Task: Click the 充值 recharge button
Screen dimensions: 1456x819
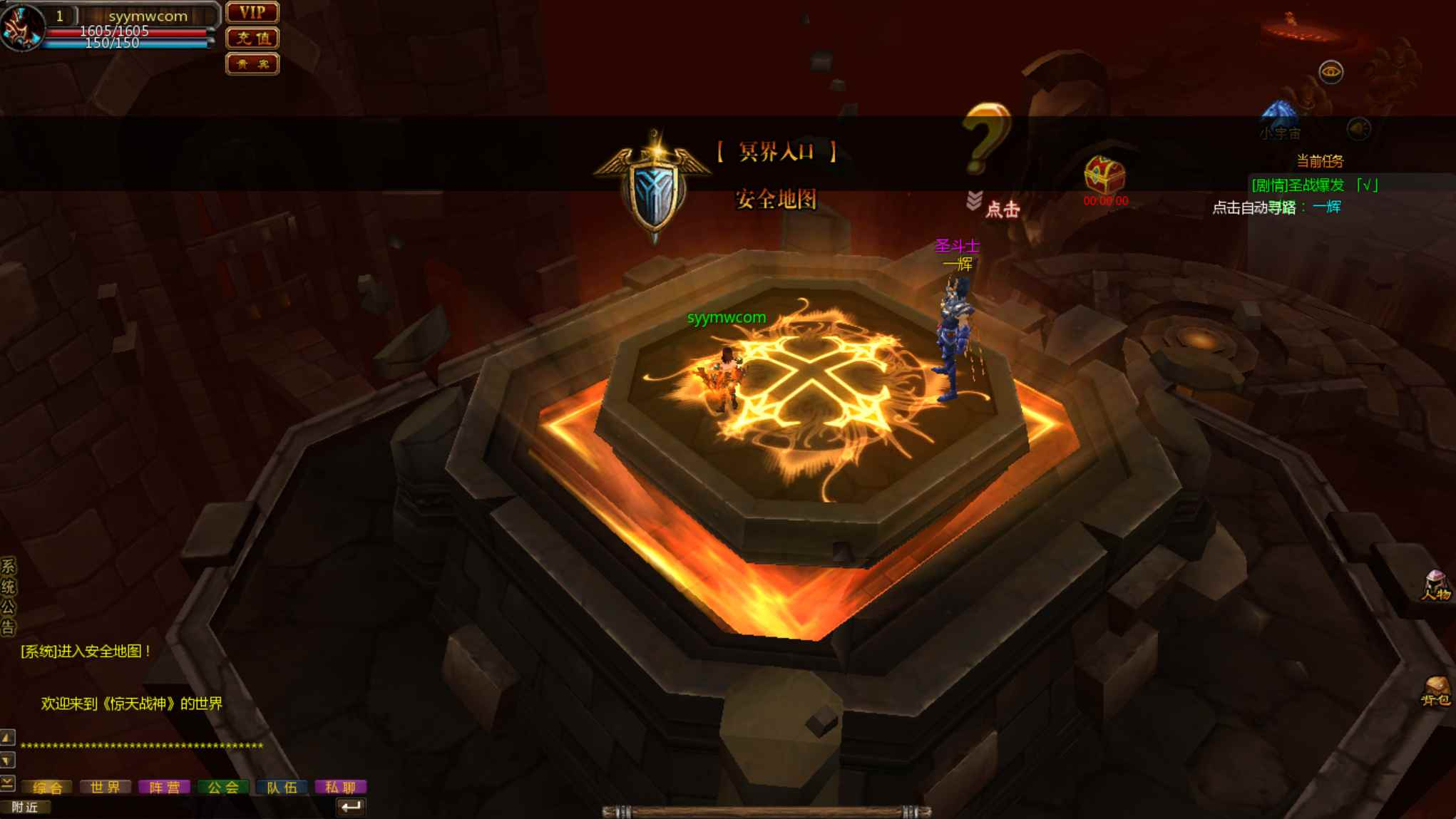Action: 252,38
